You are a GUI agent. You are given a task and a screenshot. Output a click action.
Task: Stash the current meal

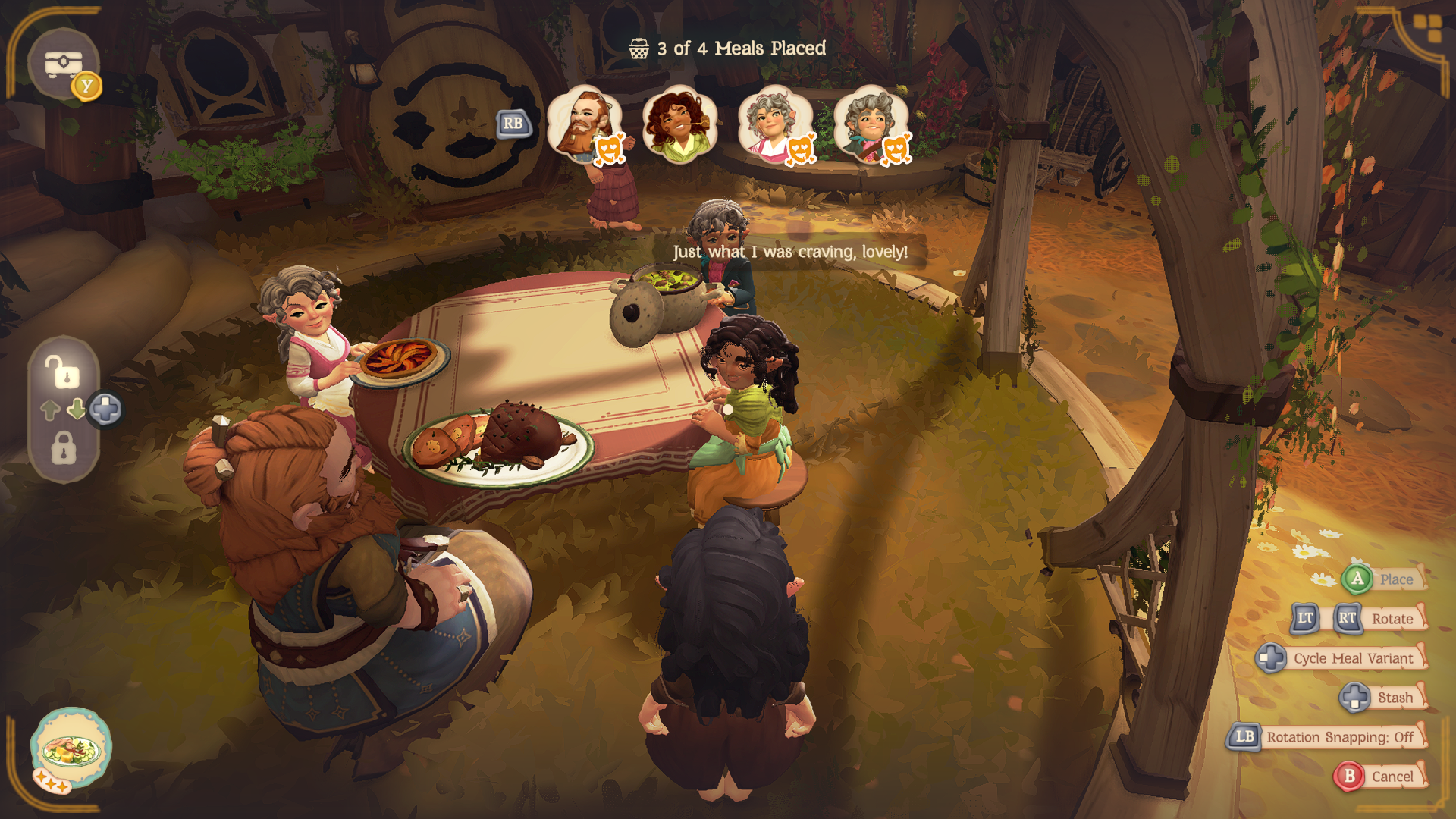(x=1383, y=698)
